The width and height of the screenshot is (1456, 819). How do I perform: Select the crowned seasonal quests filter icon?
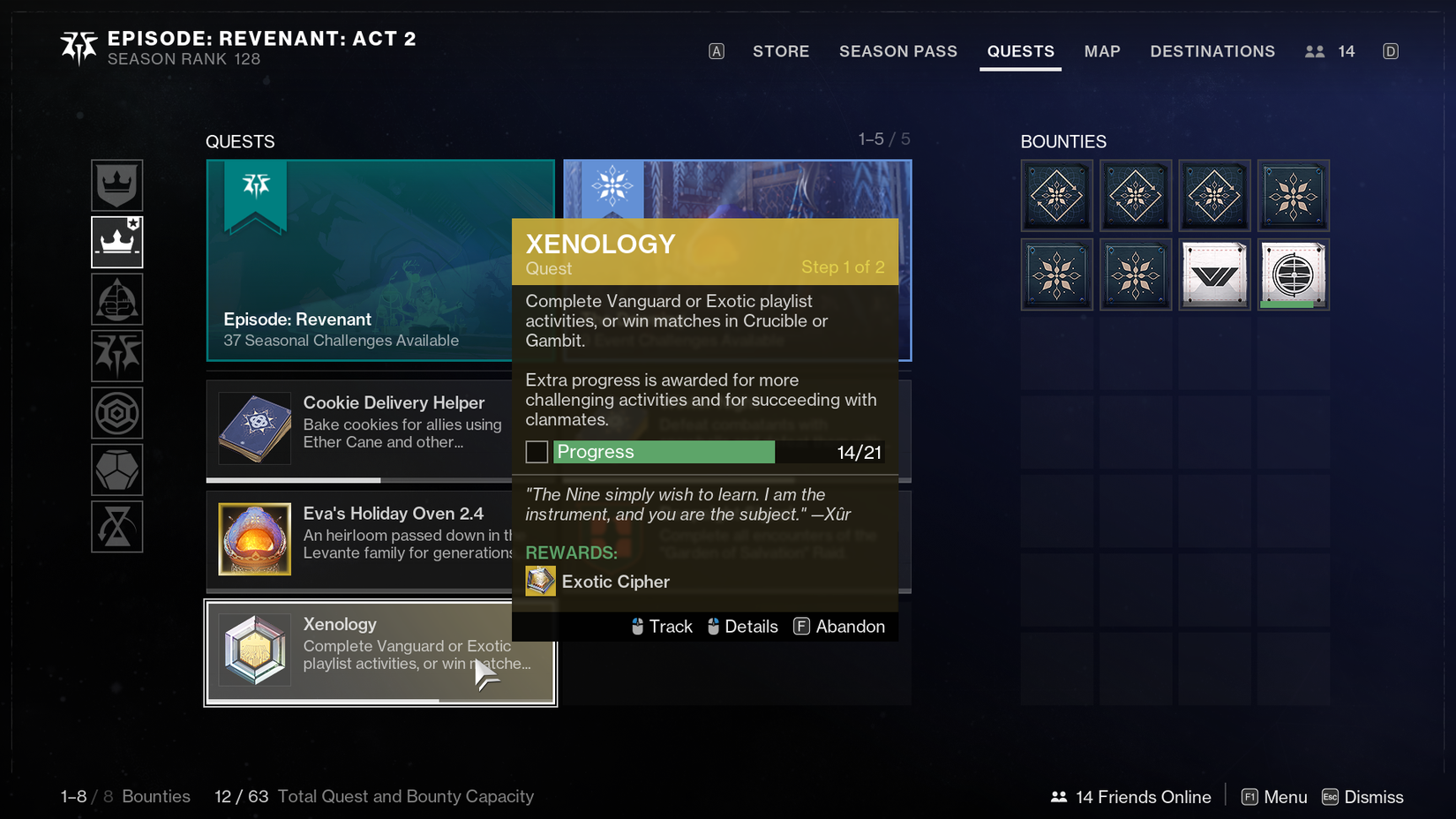click(x=116, y=185)
